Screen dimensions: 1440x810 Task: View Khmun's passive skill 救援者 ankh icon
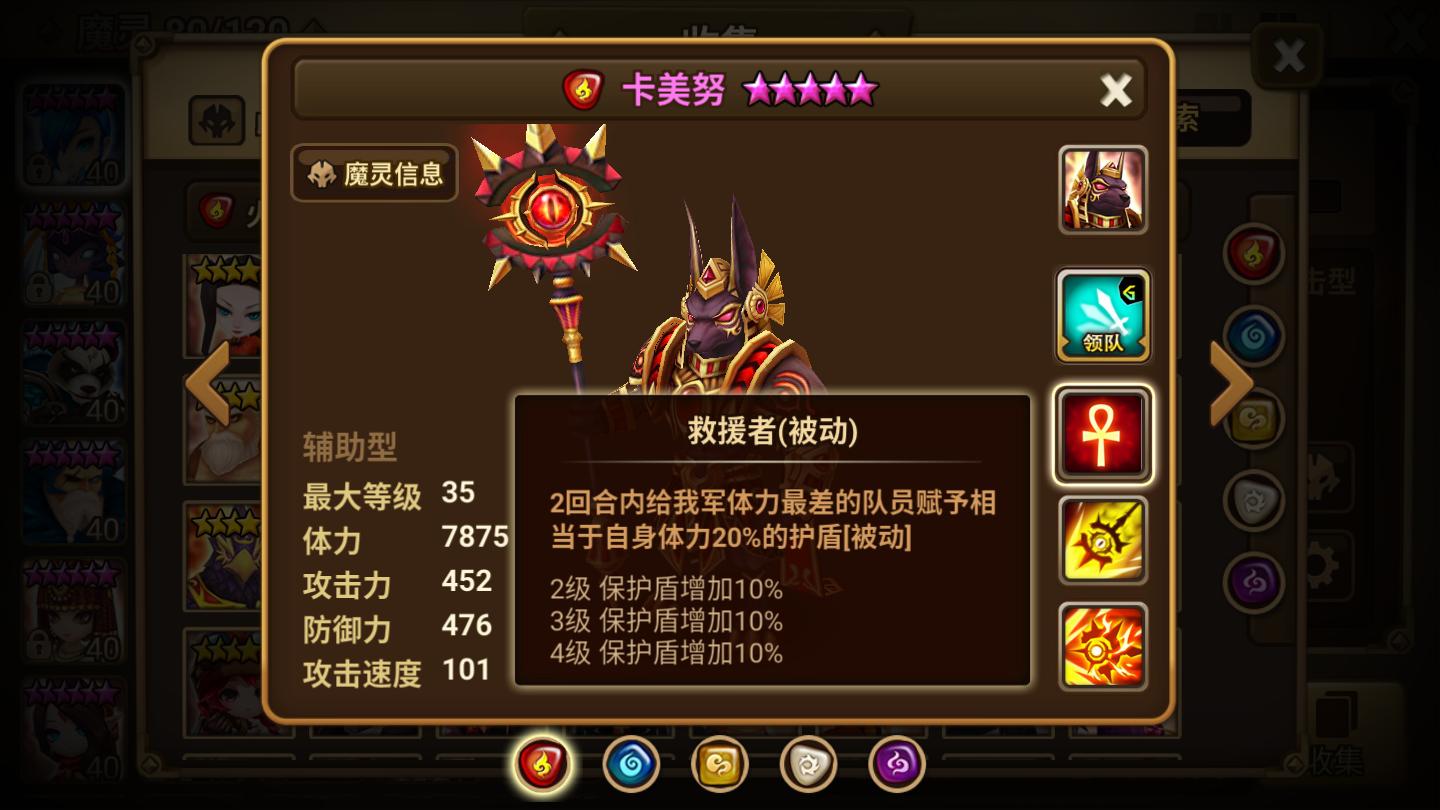(1103, 430)
